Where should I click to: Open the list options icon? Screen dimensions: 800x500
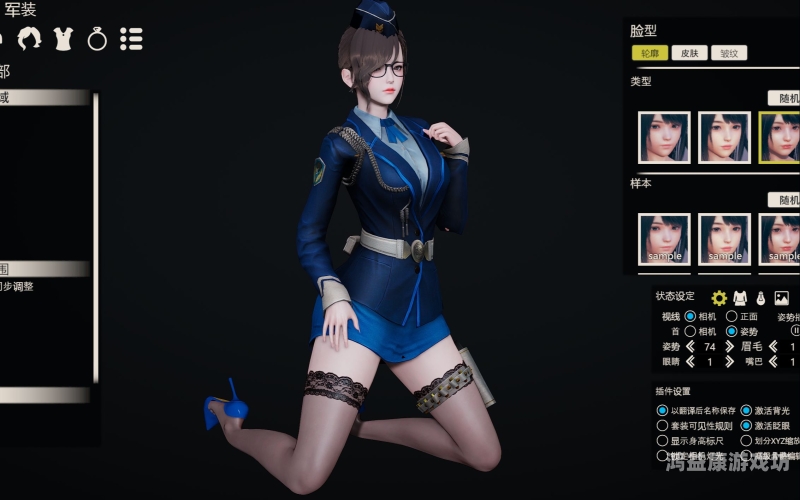(x=131, y=39)
